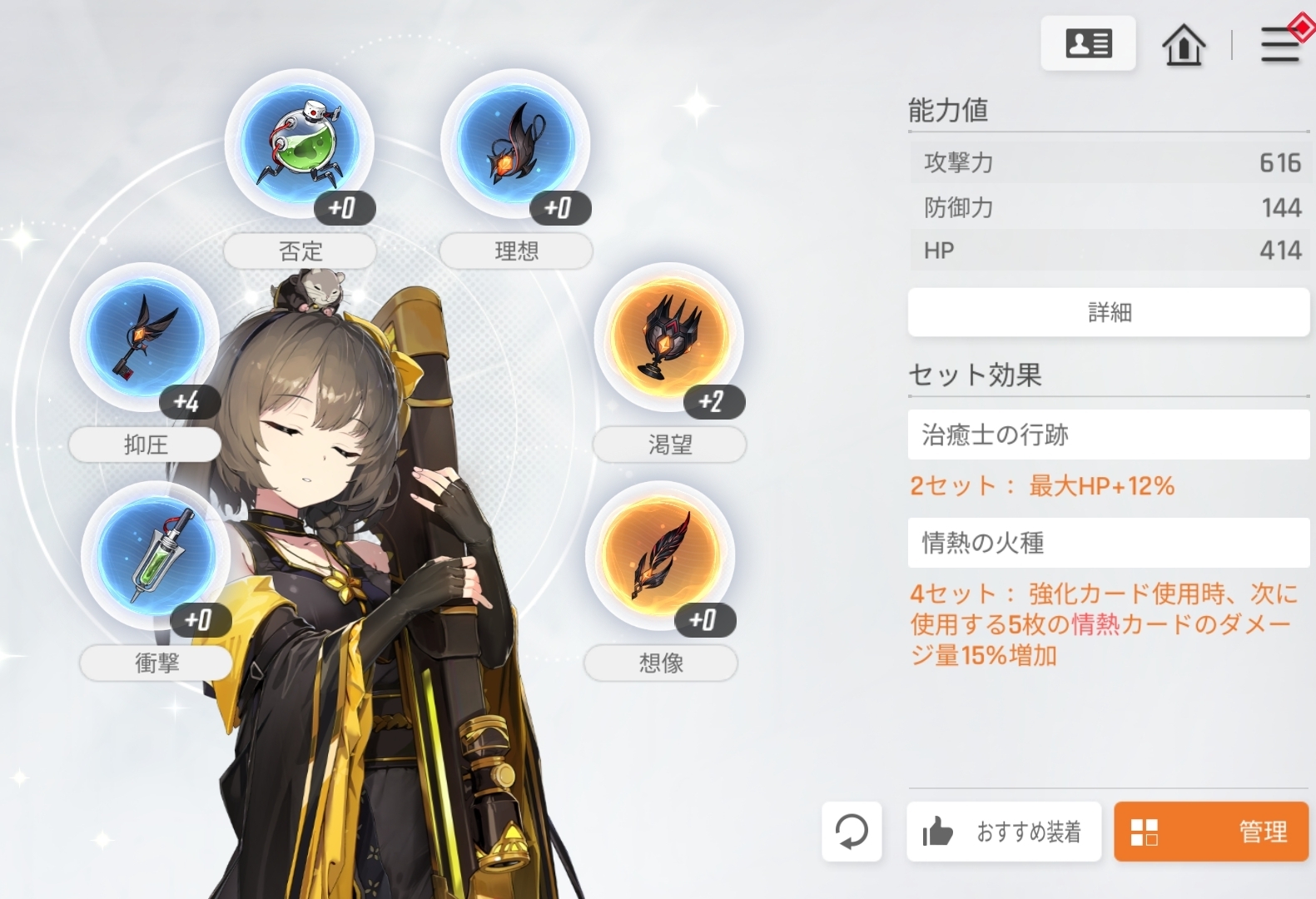Select the 否定 potion flask equipment slot

pyautogui.click(x=300, y=143)
